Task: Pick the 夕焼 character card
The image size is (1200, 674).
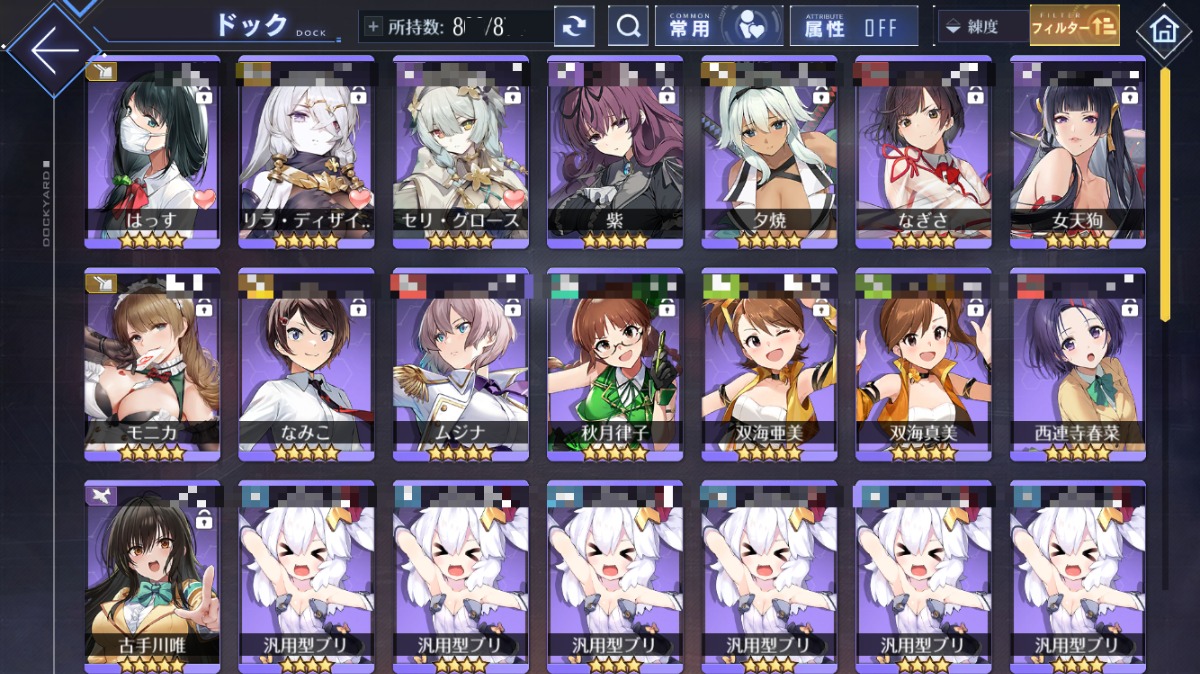Action: point(769,152)
